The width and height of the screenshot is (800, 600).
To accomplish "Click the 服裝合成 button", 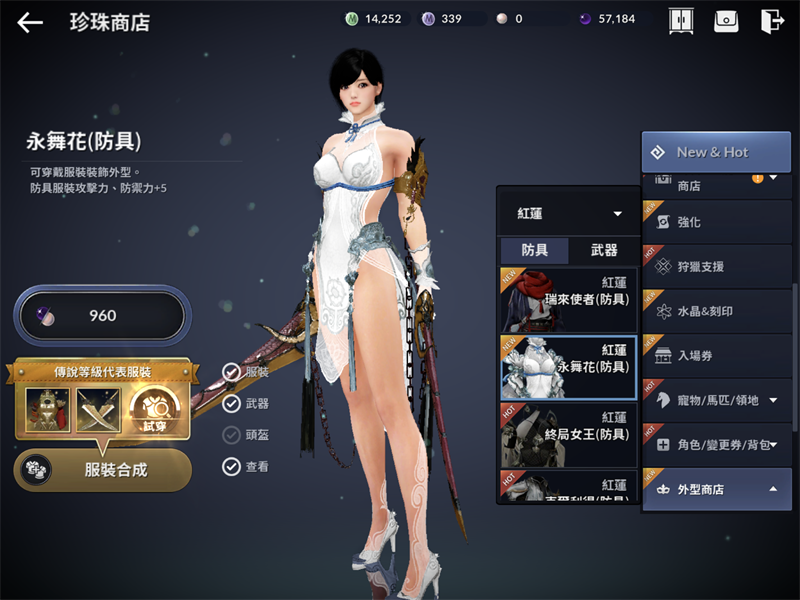I will (x=103, y=469).
